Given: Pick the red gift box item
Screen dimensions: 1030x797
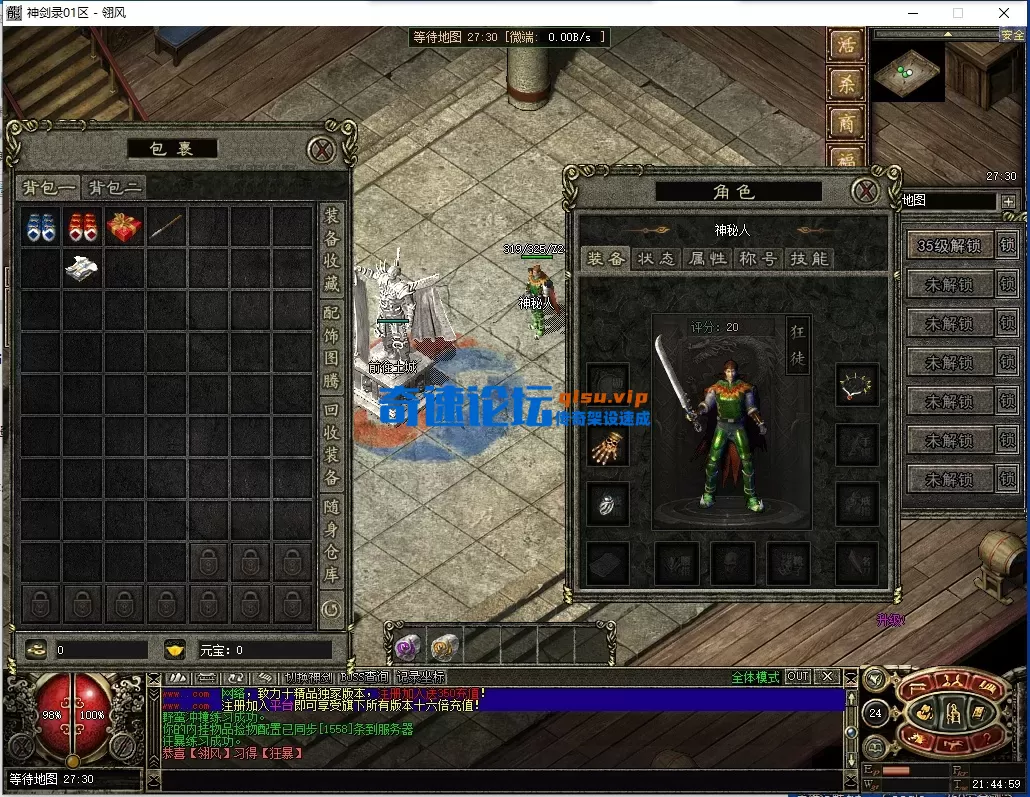Looking at the screenshot, I should pos(124,228).
